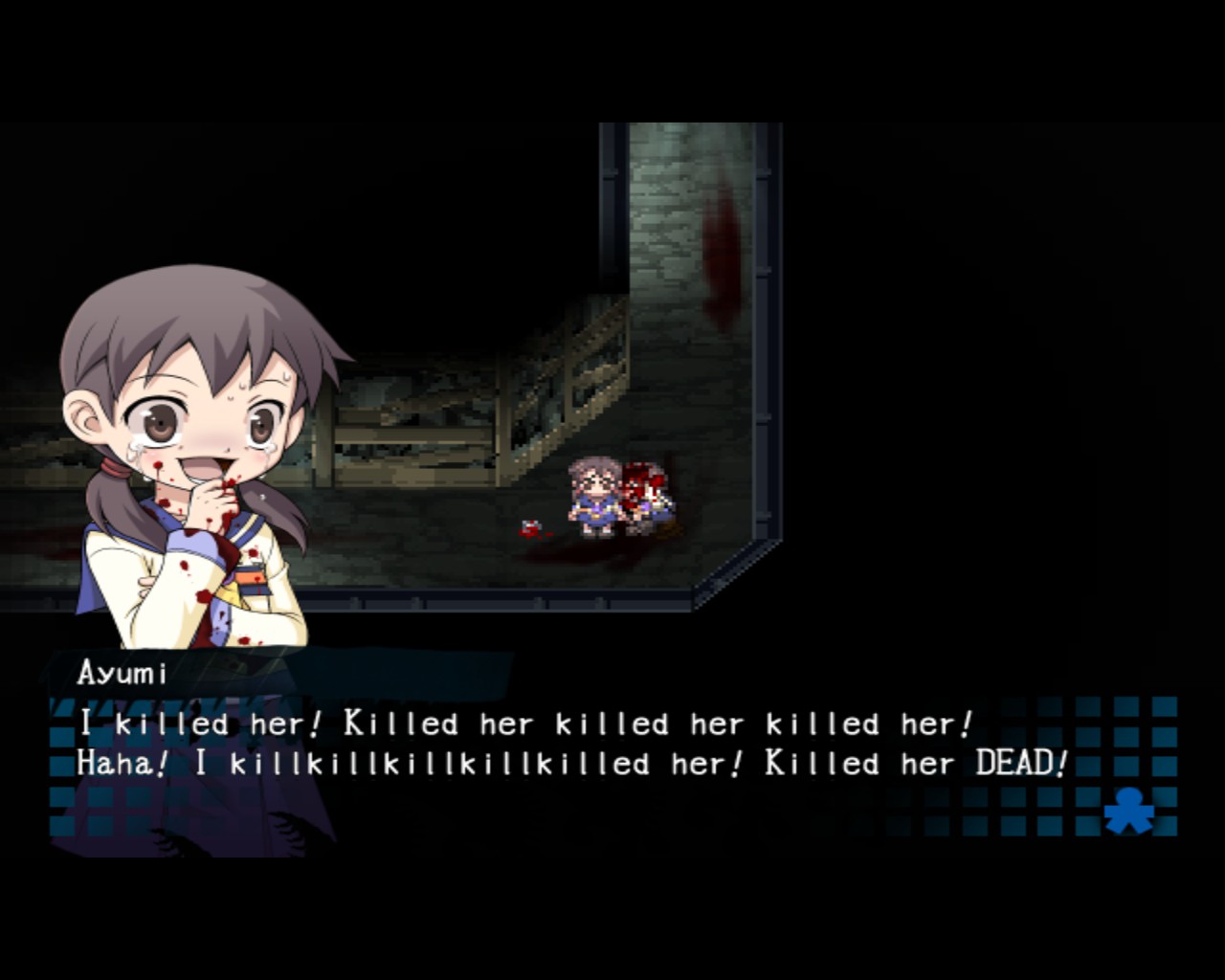Image resolution: width=1225 pixels, height=980 pixels.
Task: Click the small bloodstain on the wooden floor
Action: (x=529, y=528)
